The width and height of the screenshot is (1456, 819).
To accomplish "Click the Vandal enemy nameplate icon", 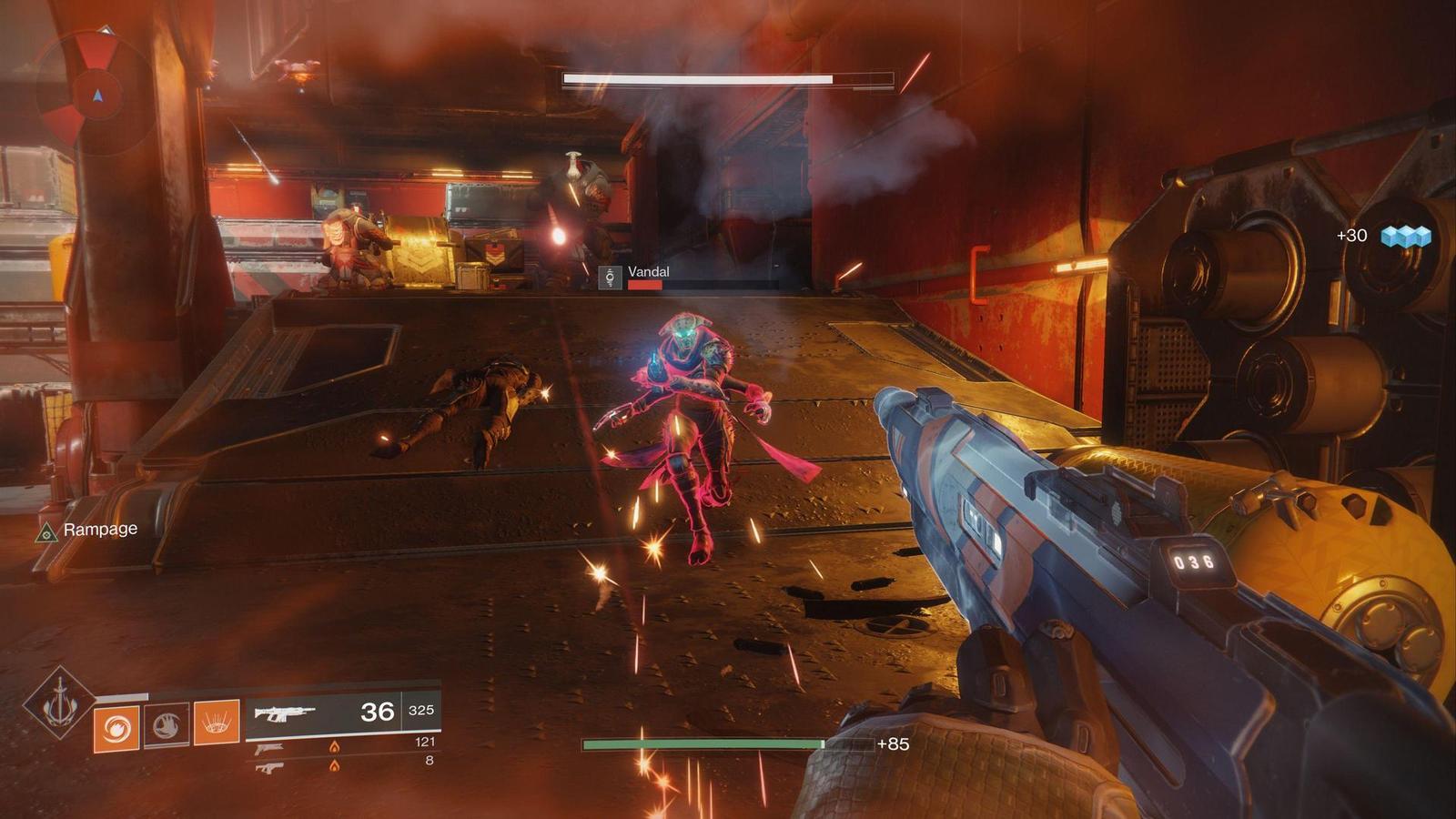I will (610, 278).
